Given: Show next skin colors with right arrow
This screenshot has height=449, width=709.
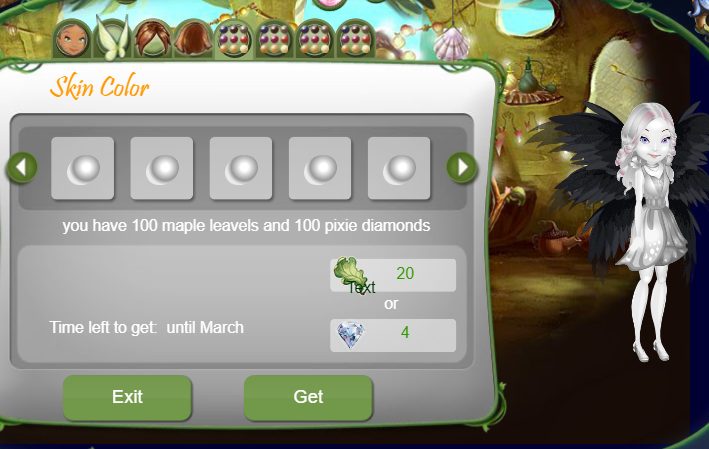Looking at the screenshot, I should tap(462, 167).
